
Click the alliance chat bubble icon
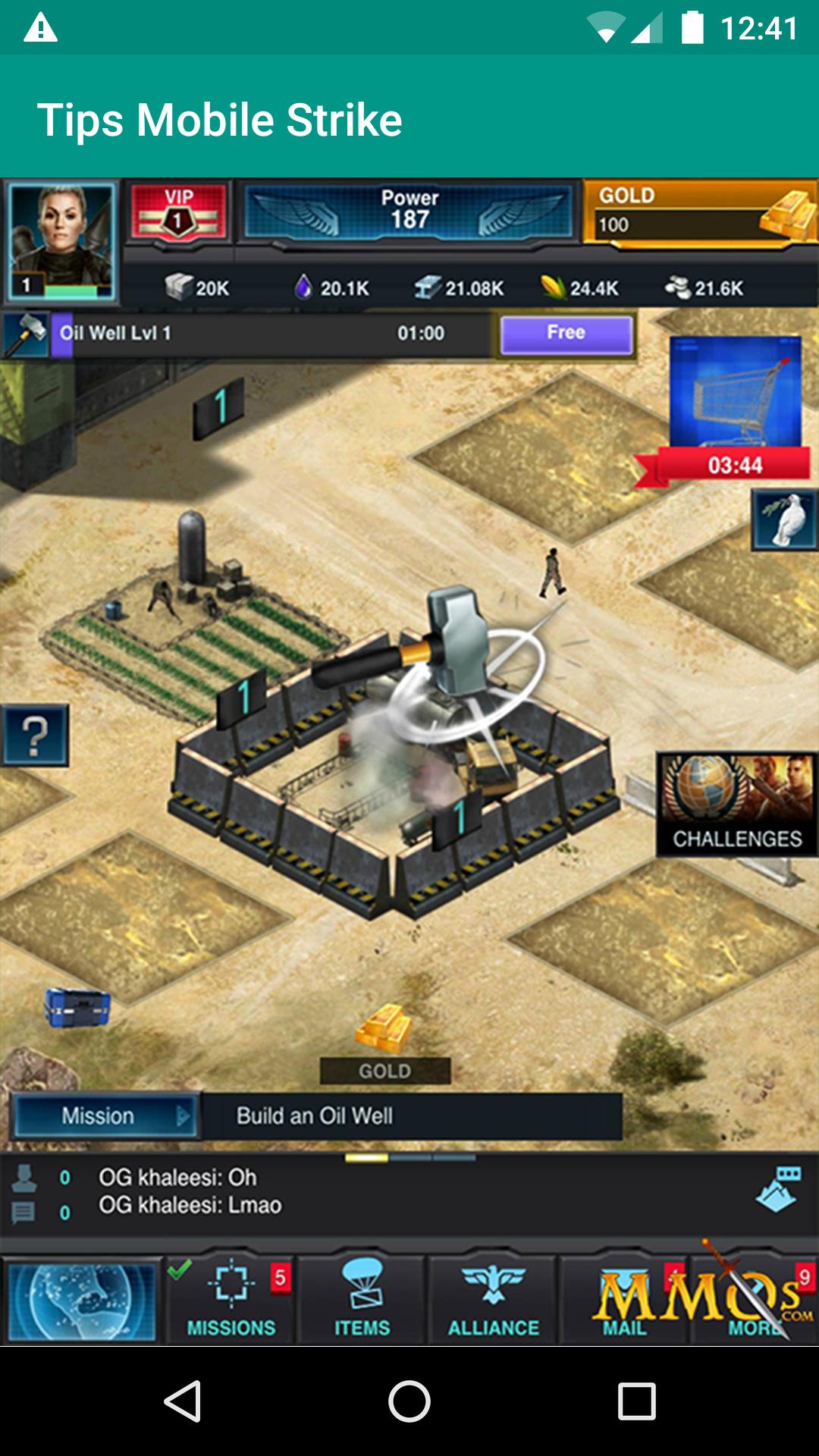point(780,1188)
